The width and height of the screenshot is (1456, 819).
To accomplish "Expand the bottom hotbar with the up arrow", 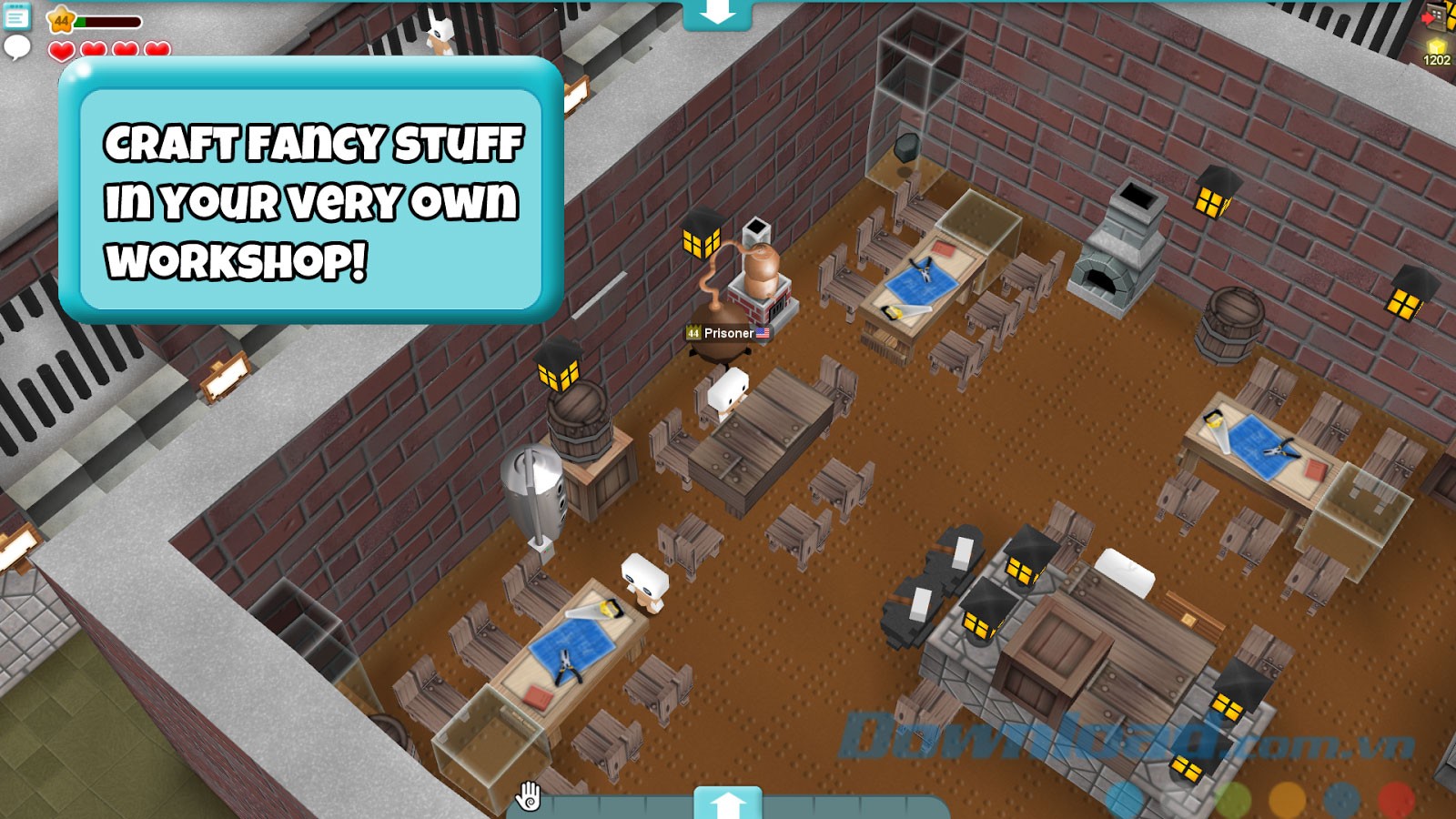I will (727, 804).
